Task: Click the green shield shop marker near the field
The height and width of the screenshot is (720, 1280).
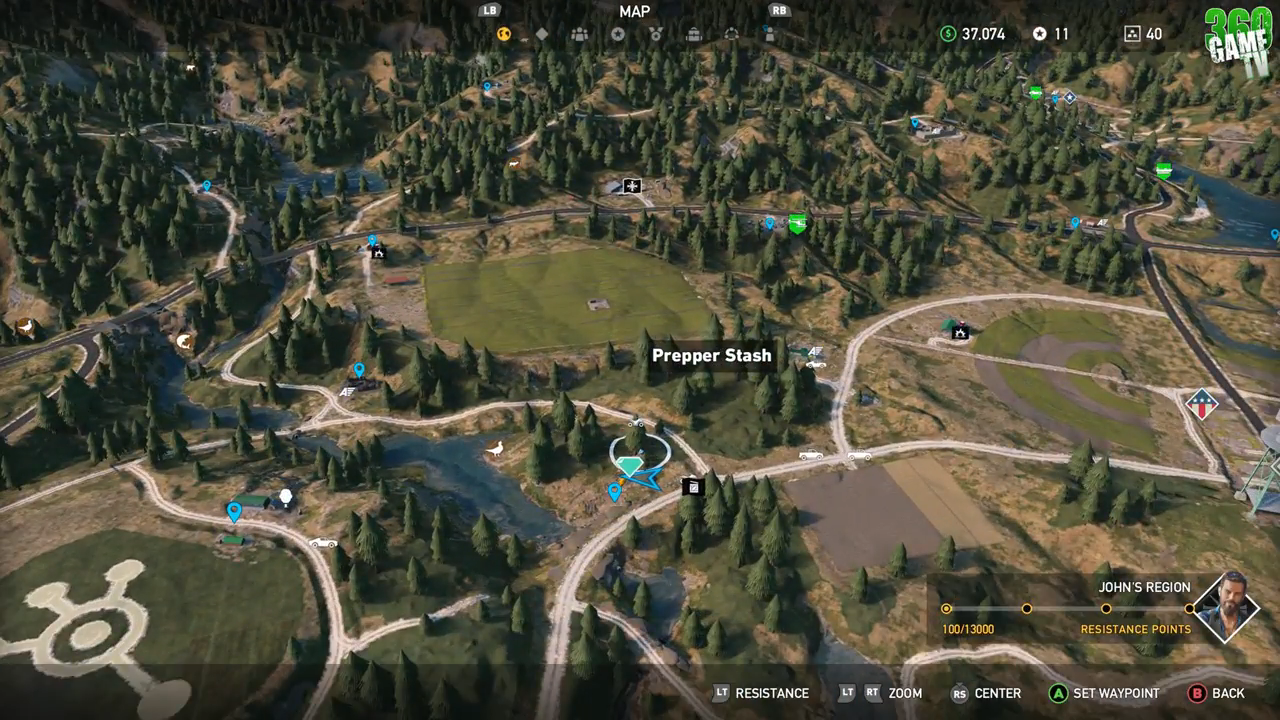Action: (x=797, y=222)
